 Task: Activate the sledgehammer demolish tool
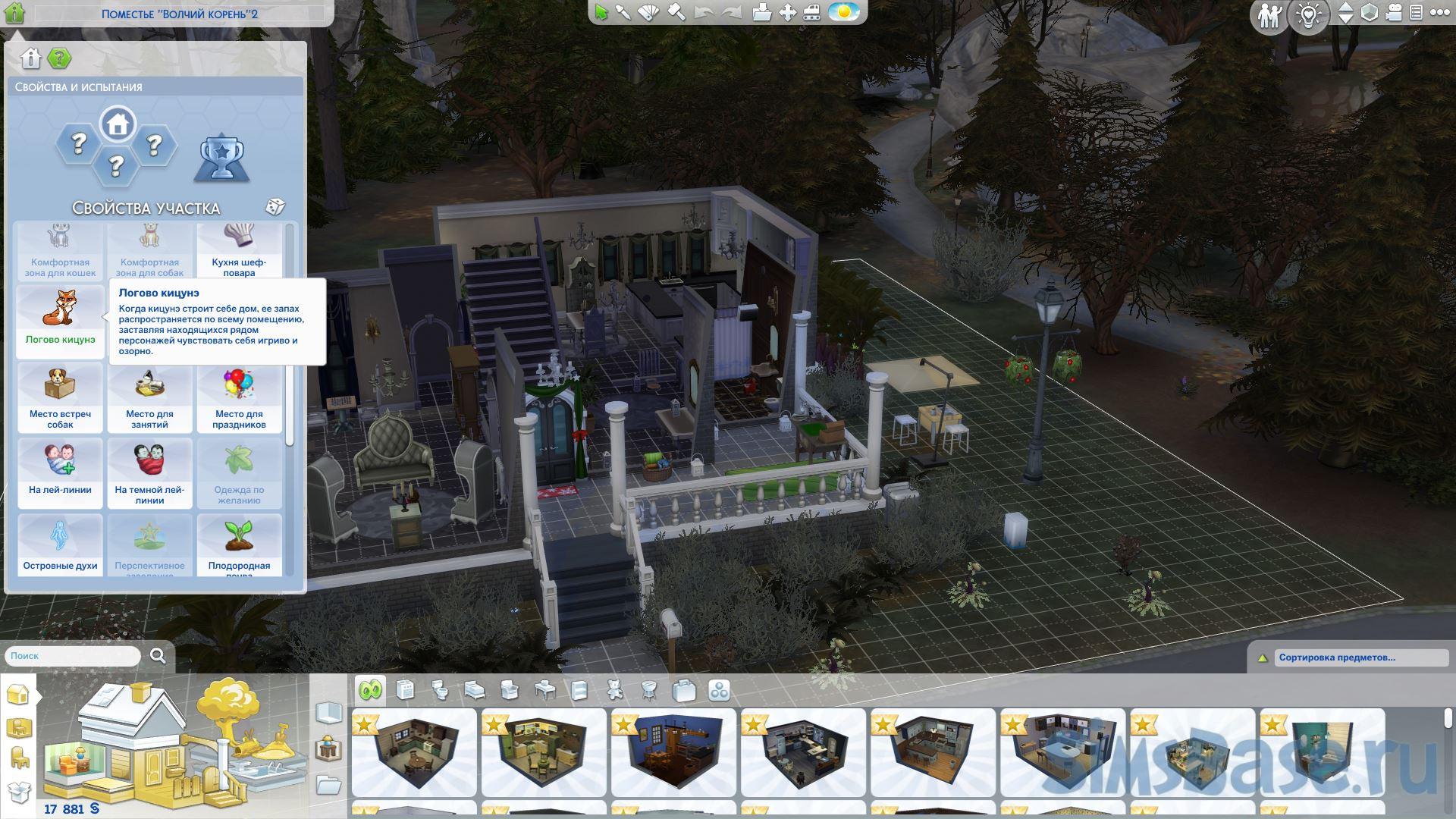pos(676,13)
